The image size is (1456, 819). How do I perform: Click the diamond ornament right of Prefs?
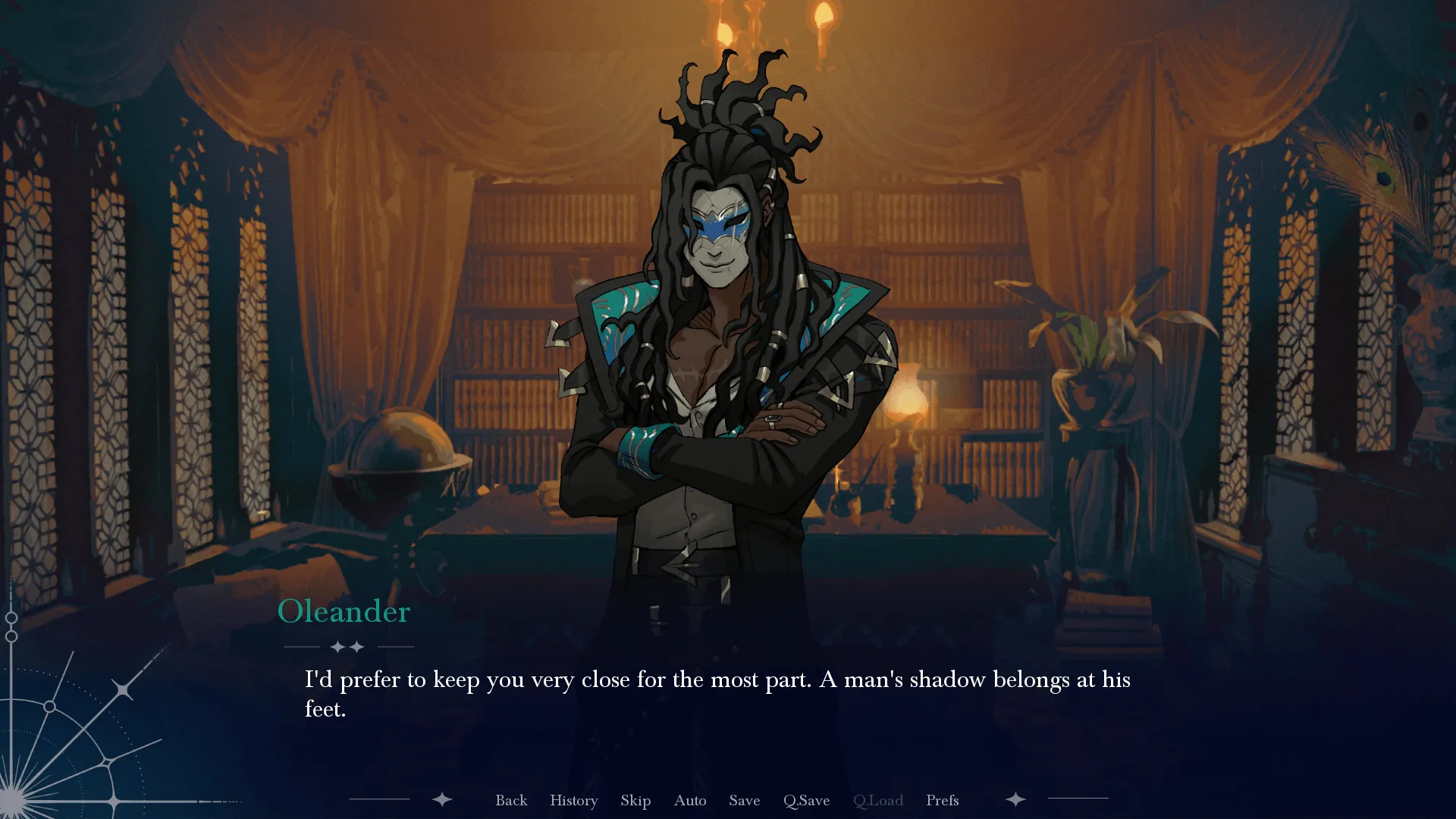(x=1015, y=799)
